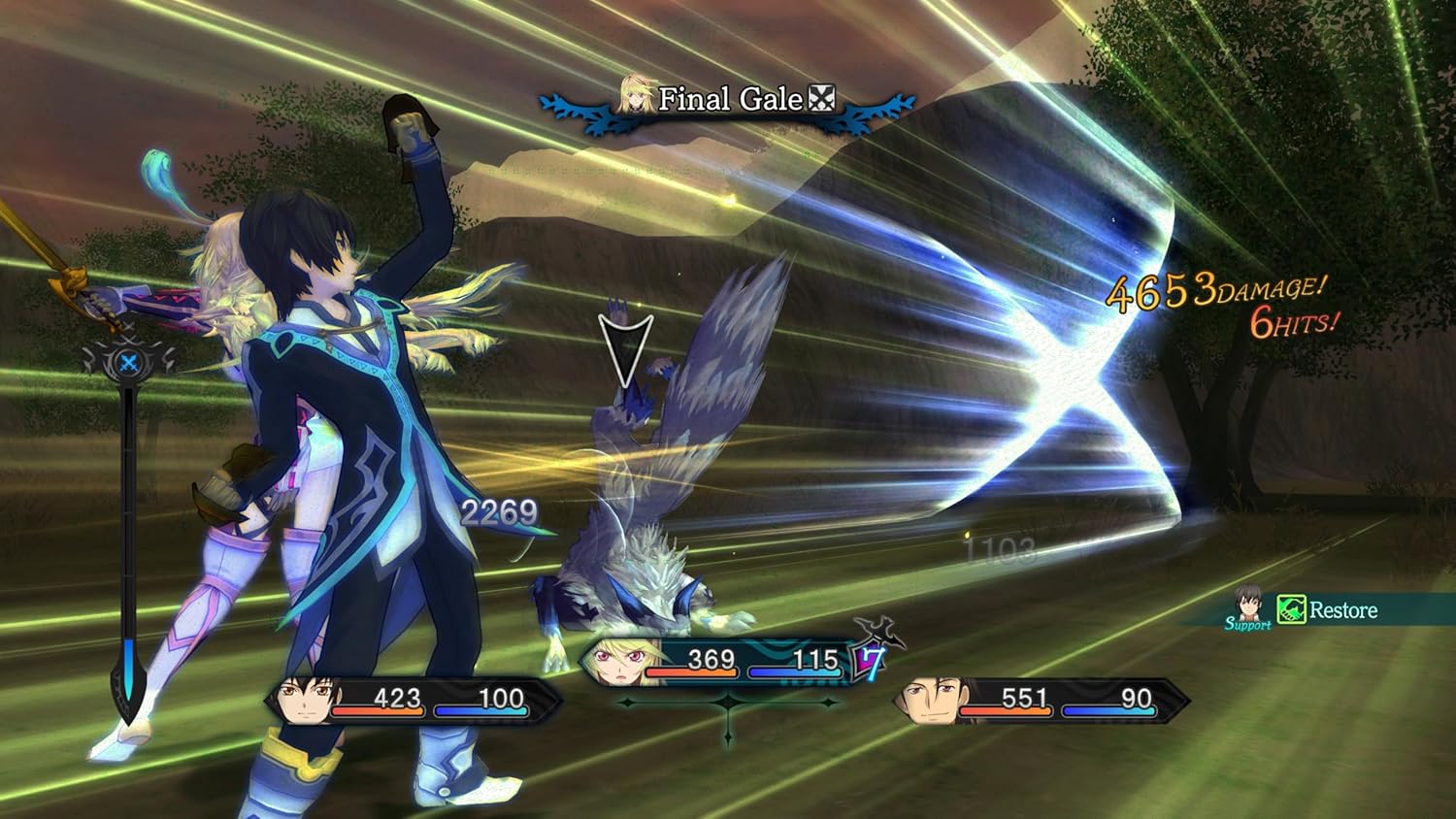Select the enemy targeting cursor arrow
This screenshot has width=1456, height=819.
[x=628, y=342]
